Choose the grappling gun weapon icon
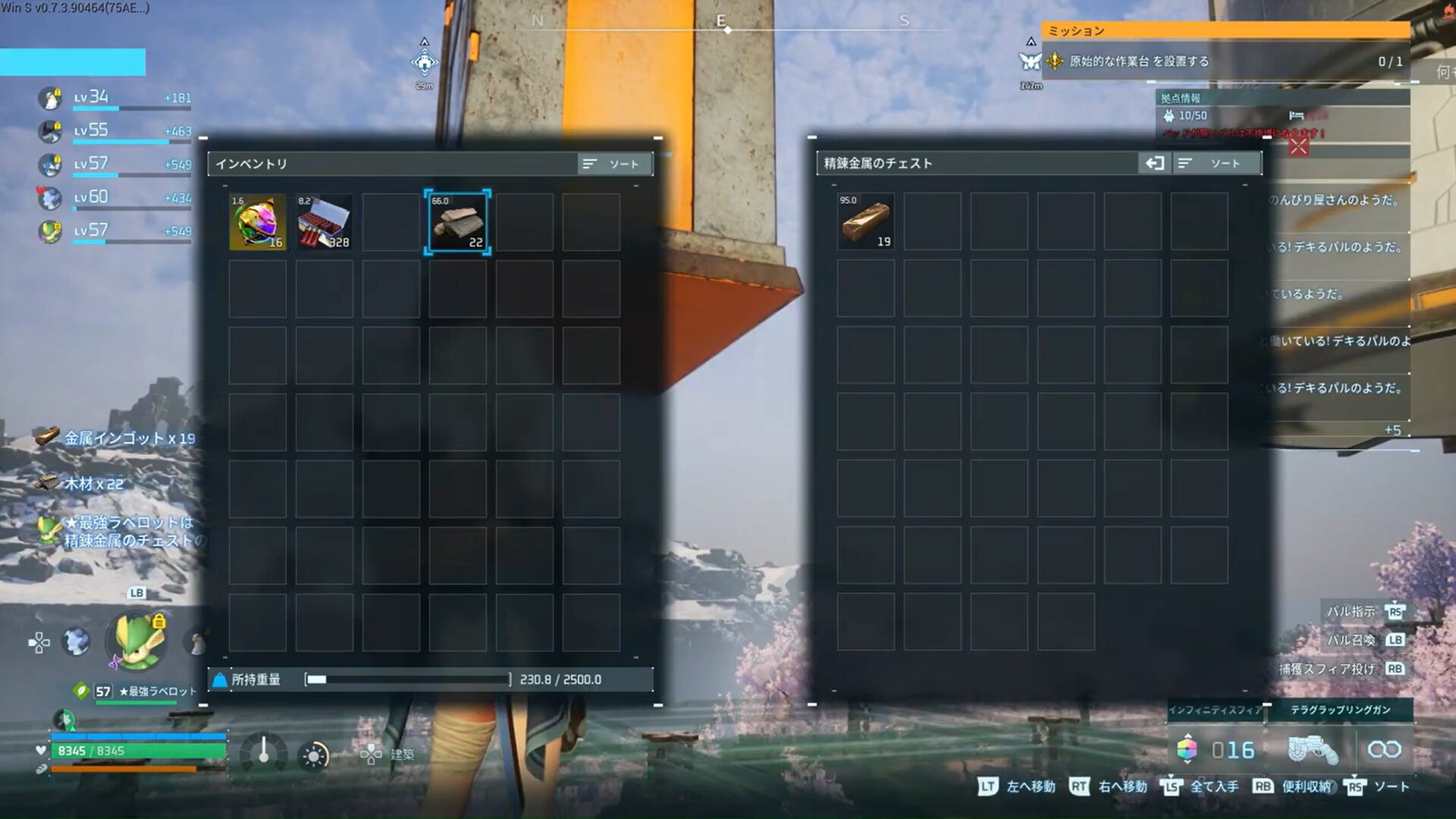The image size is (1456, 819). tap(1311, 750)
